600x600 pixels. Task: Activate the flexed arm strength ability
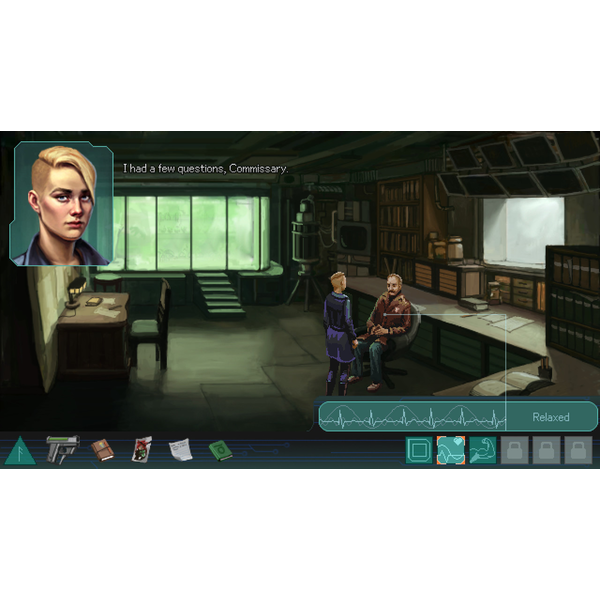pyautogui.click(x=483, y=451)
